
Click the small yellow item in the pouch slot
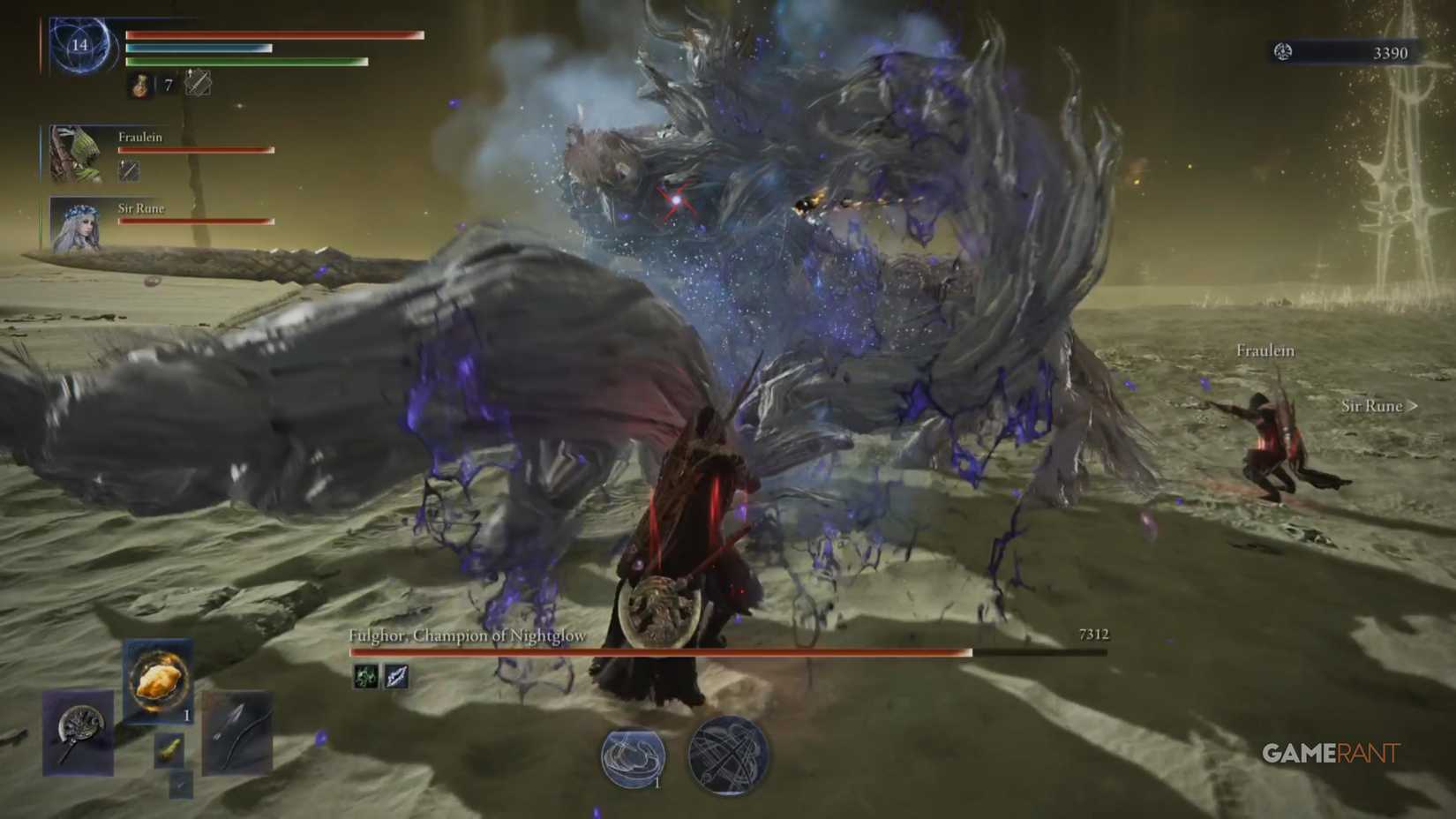tap(169, 749)
